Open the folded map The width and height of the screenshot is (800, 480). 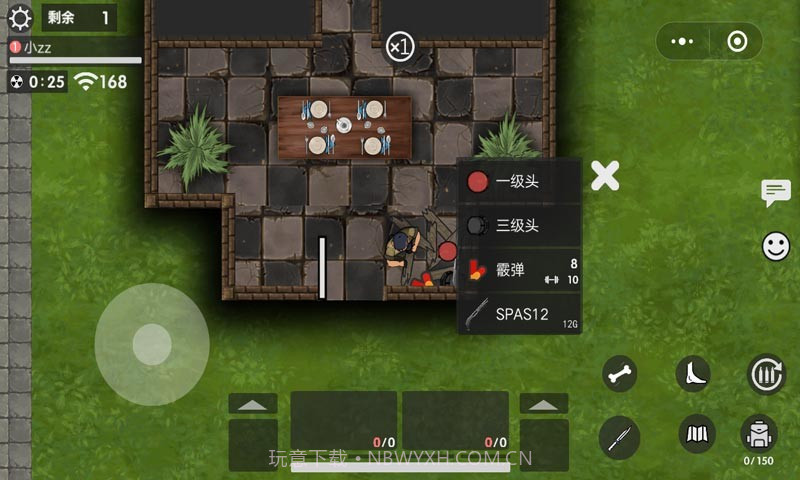pos(697,433)
